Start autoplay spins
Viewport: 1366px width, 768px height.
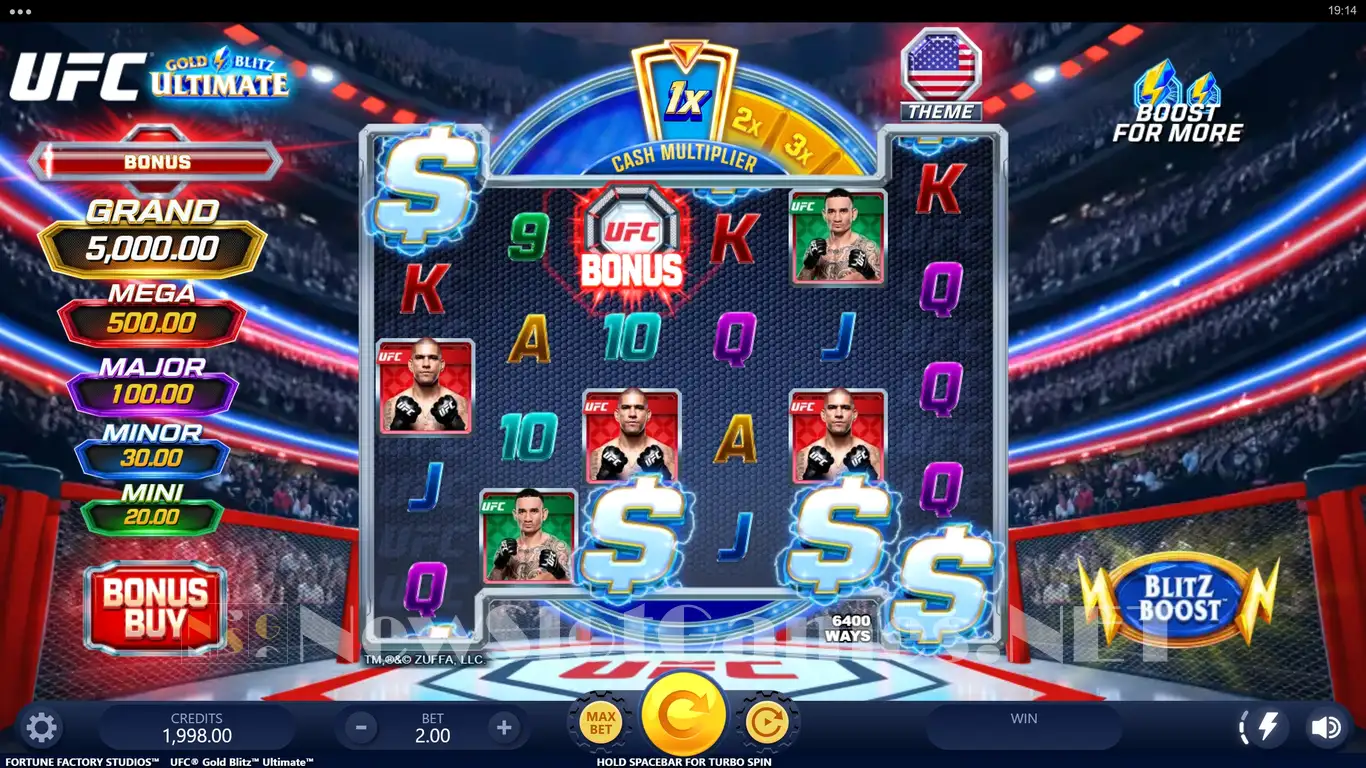tap(767, 722)
